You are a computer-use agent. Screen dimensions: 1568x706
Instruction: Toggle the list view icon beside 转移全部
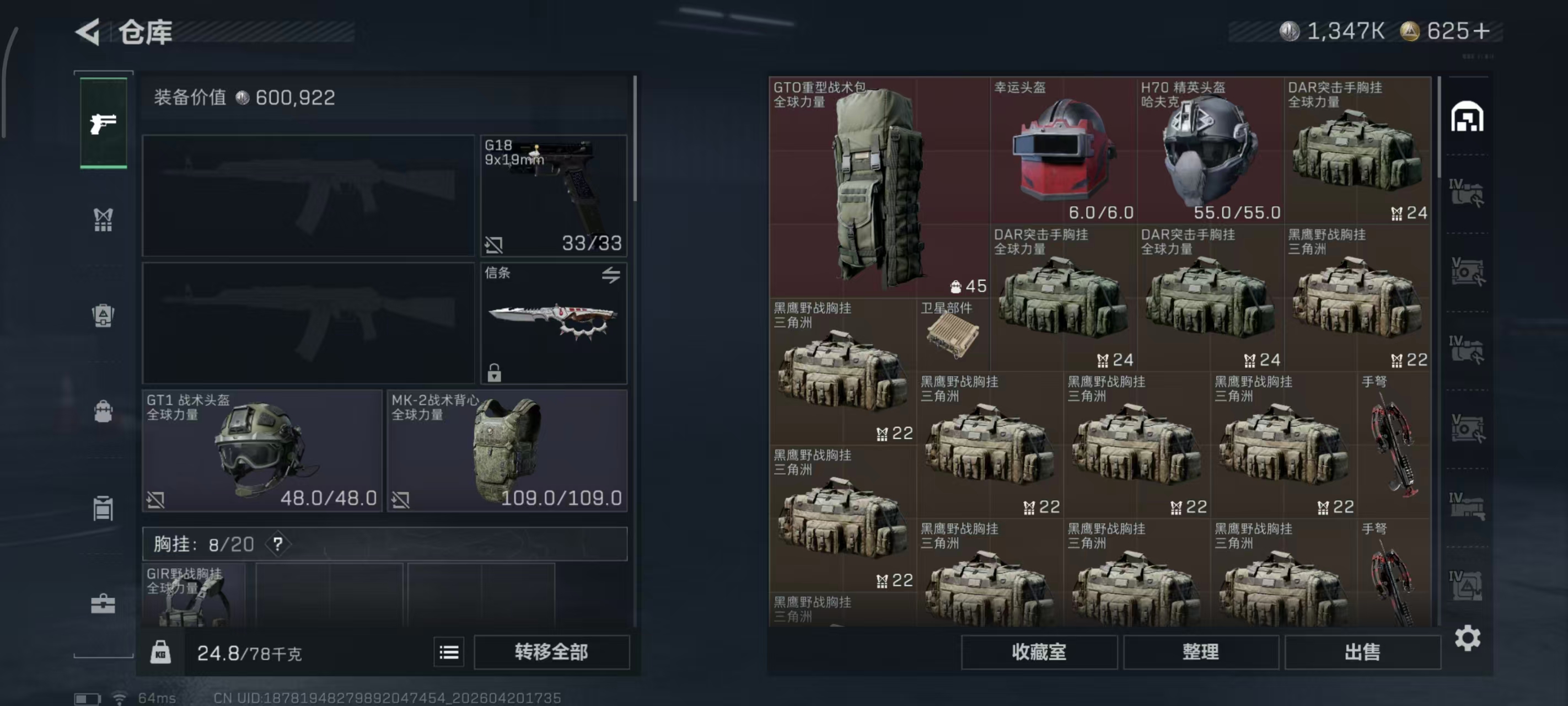449,652
